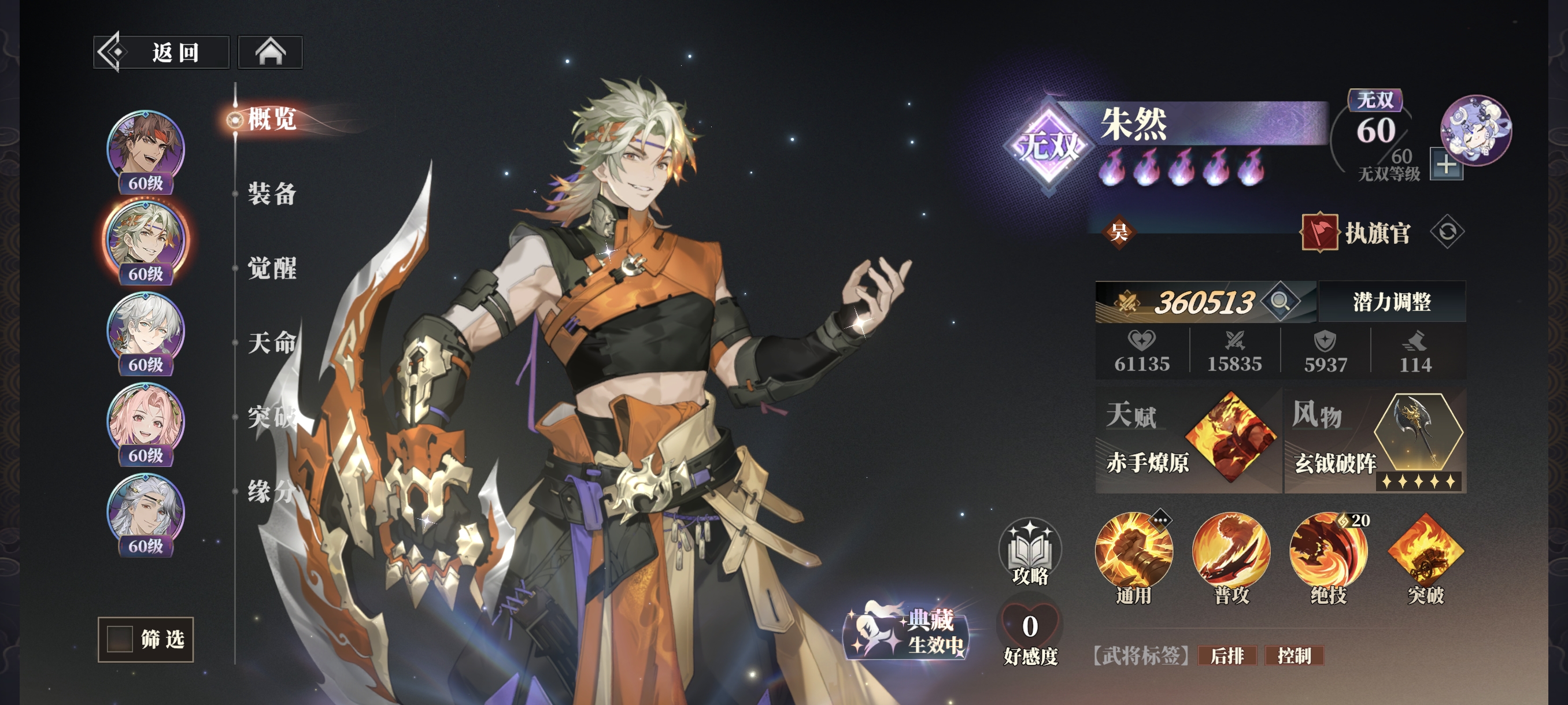Screen dimensions: 1568x705
Task: View the 普攻 basic attack skill
Action: coord(1231,552)
